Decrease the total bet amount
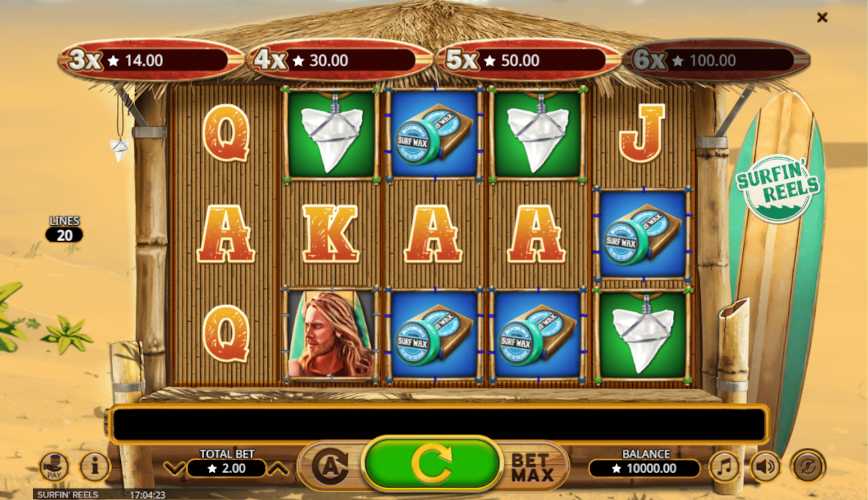This screenshot has width=868, height=500. point(174,468)
